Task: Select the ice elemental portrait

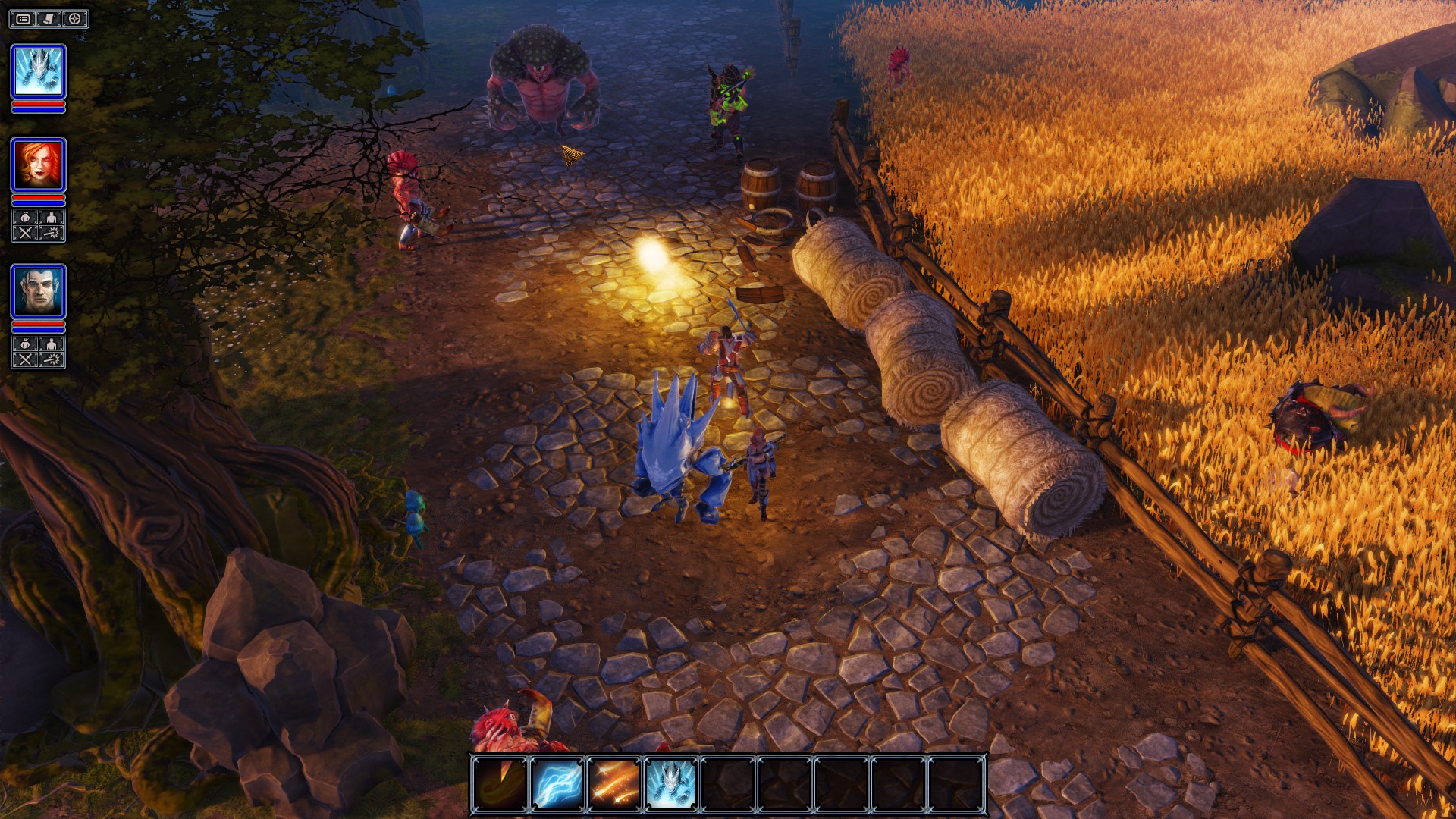Action: point(38,71)
